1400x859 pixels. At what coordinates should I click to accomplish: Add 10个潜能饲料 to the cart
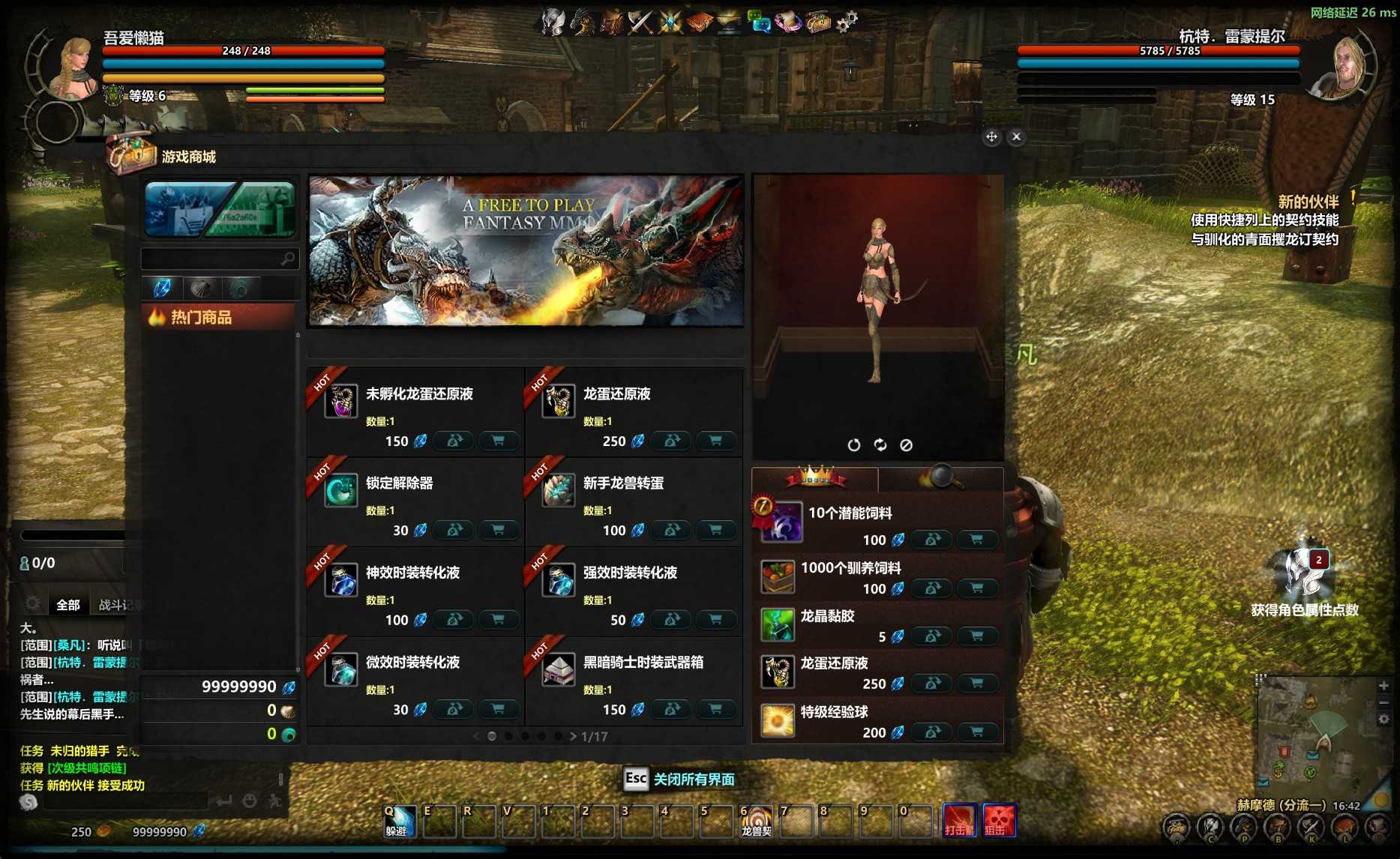[976, 540]
